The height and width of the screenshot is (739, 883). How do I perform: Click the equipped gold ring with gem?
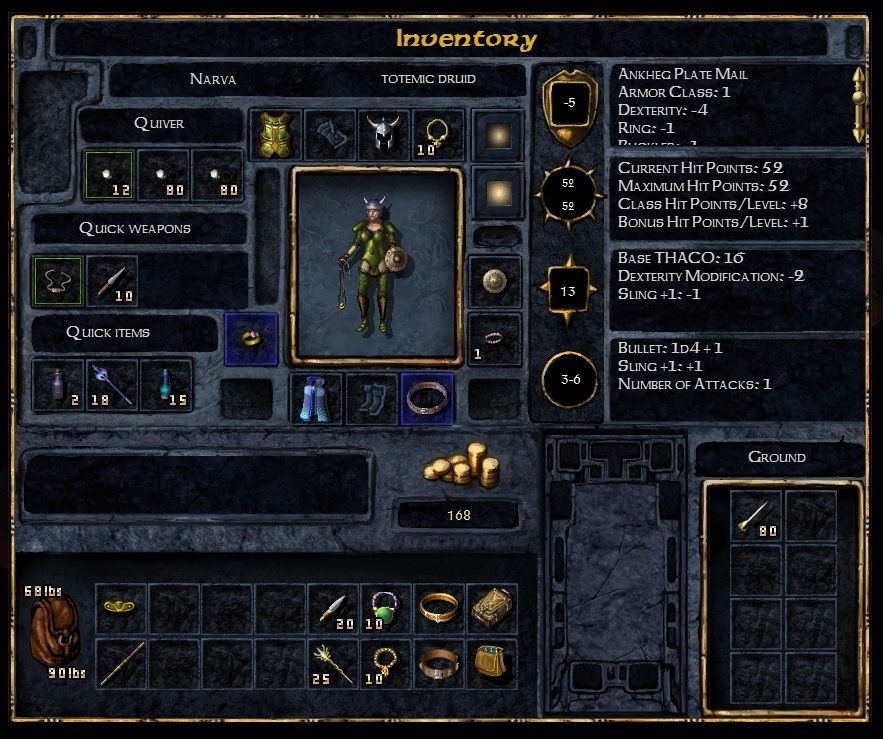tap(251, 339)
